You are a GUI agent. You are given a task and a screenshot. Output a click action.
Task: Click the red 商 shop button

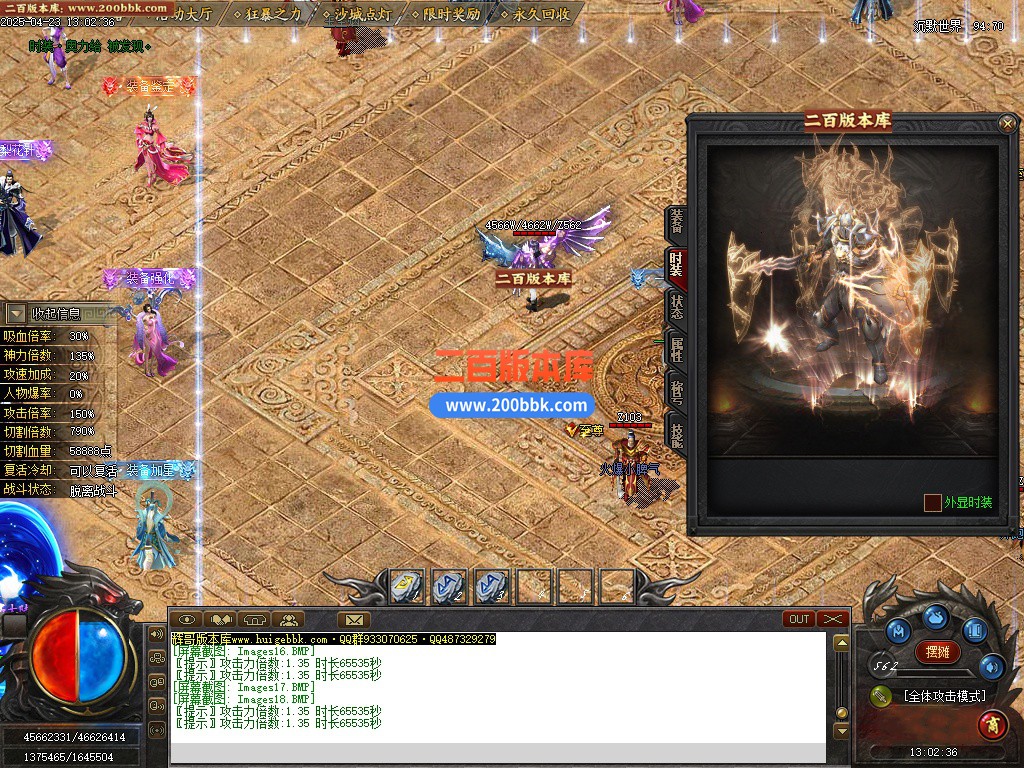[992, 723]
